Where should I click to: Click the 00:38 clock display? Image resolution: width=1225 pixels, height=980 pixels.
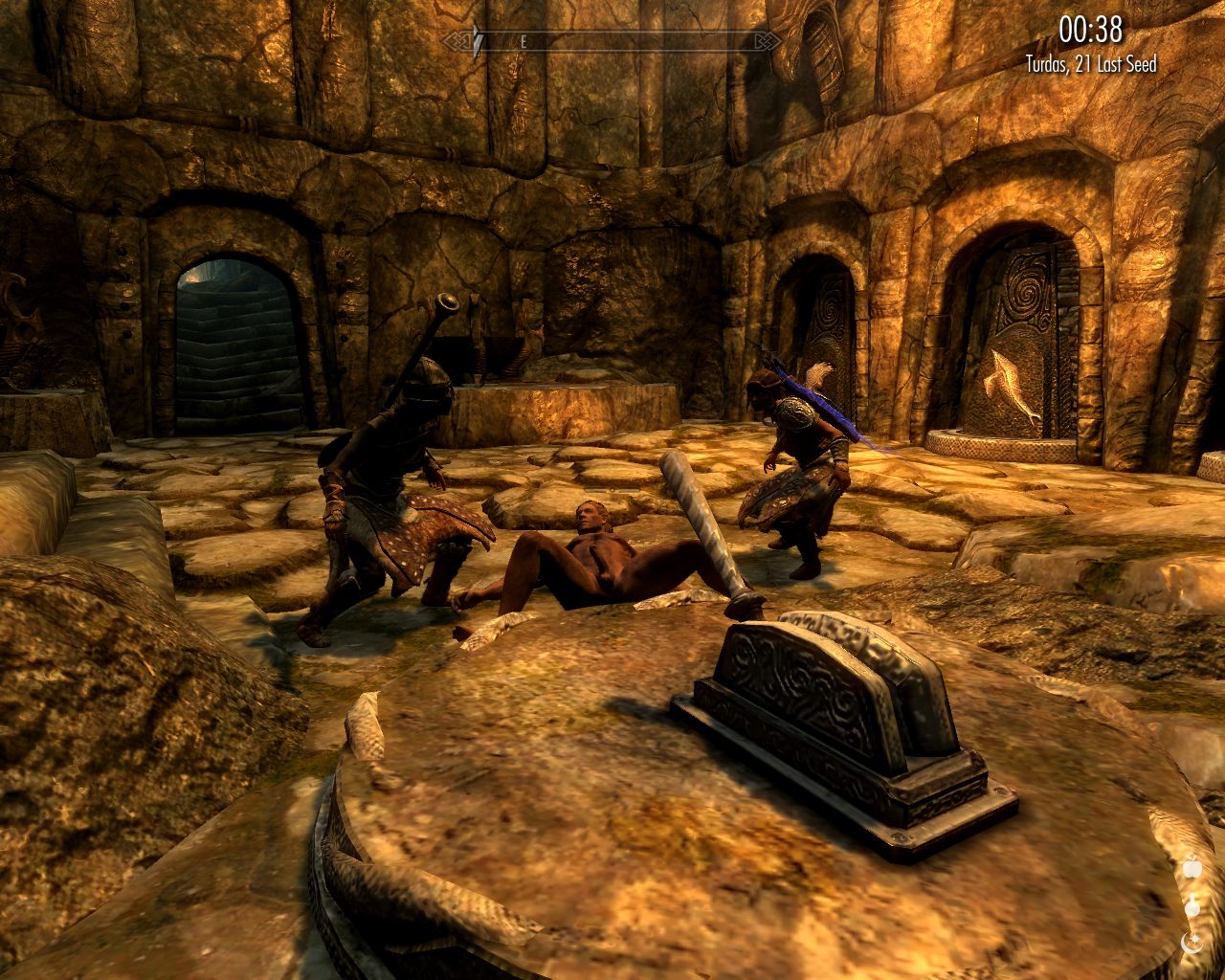coord(1089,32)
